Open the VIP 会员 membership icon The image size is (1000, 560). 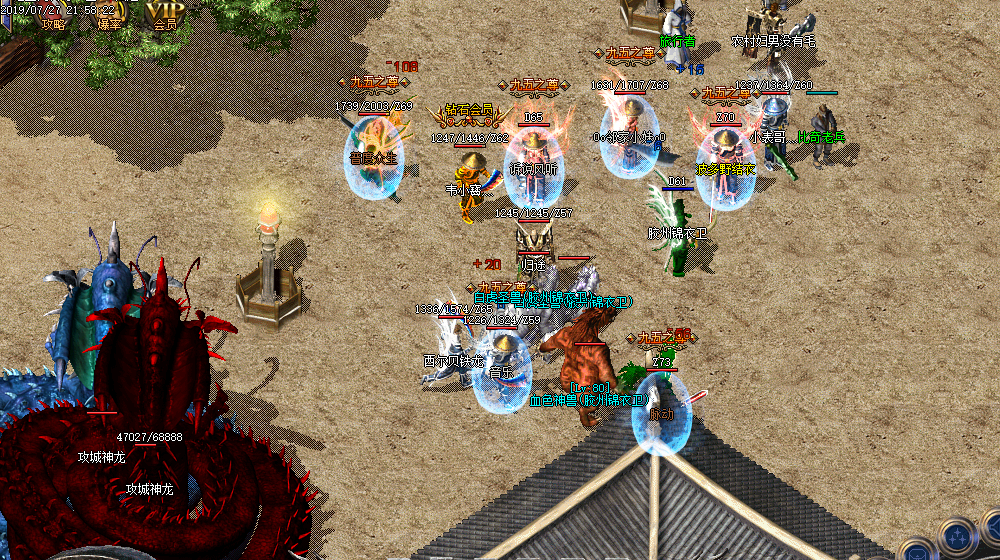pos(165,15)
